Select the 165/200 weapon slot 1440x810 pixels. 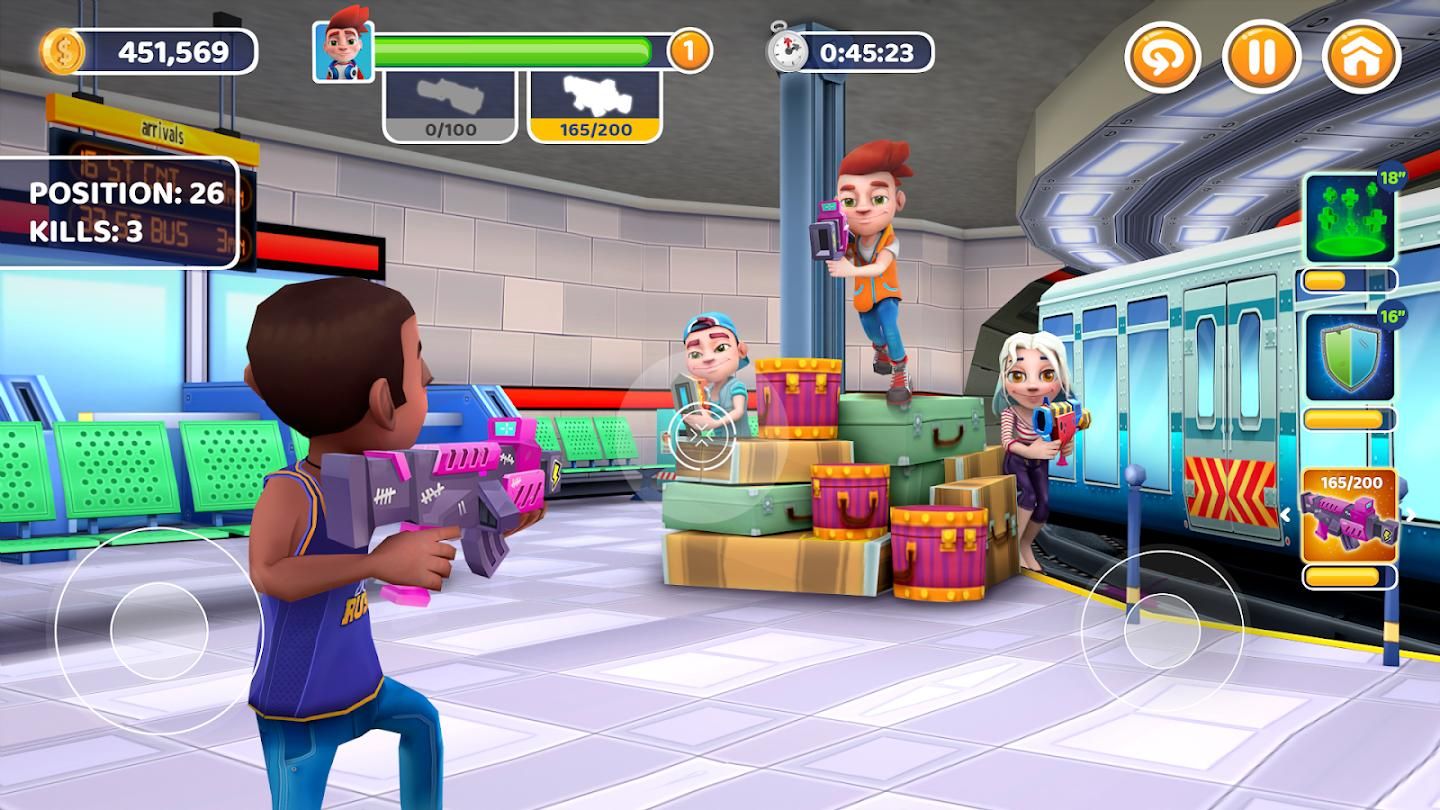pyautogui.click(x=594, y=106)
